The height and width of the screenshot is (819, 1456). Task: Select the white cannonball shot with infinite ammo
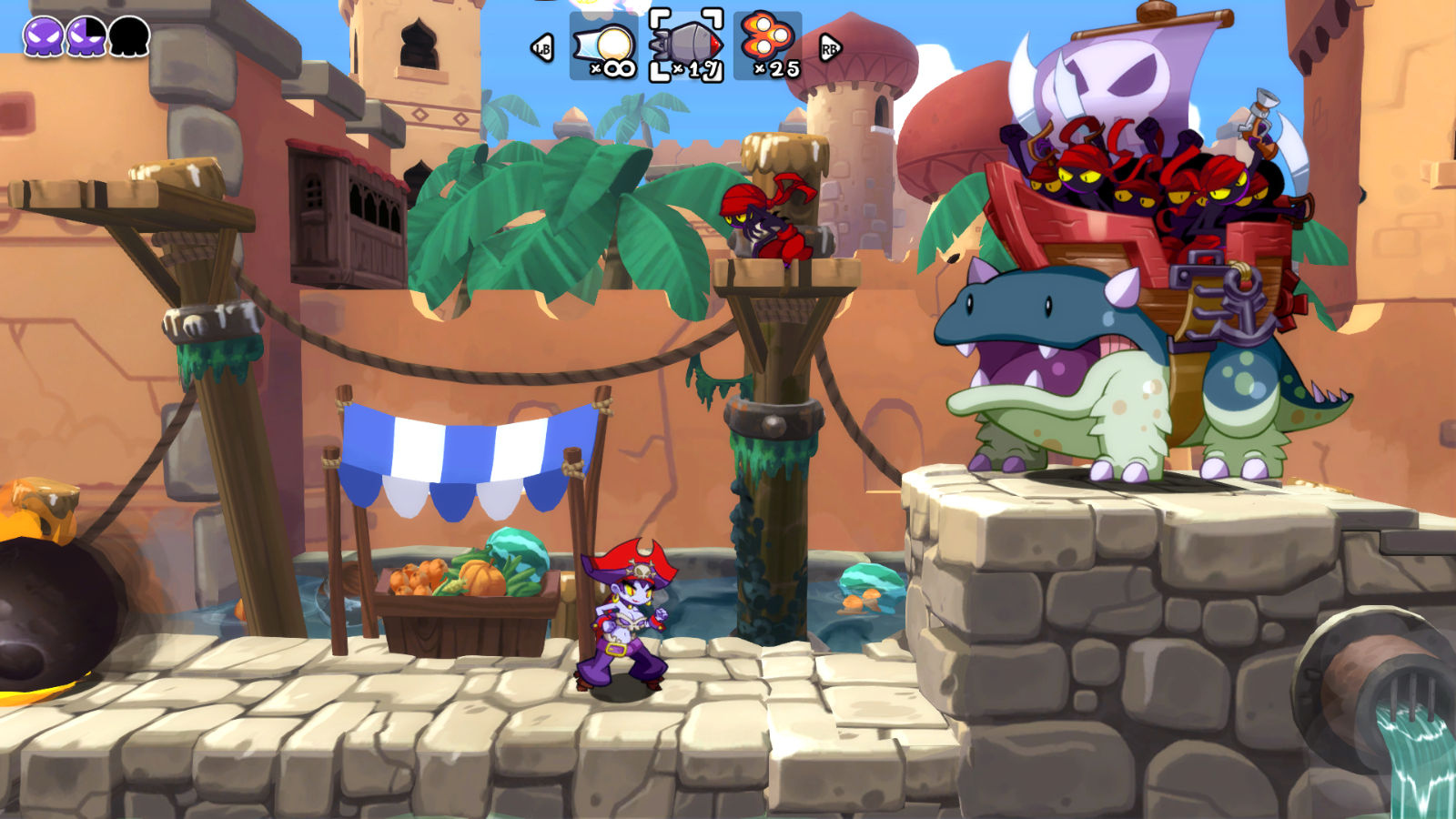point(605,46)
